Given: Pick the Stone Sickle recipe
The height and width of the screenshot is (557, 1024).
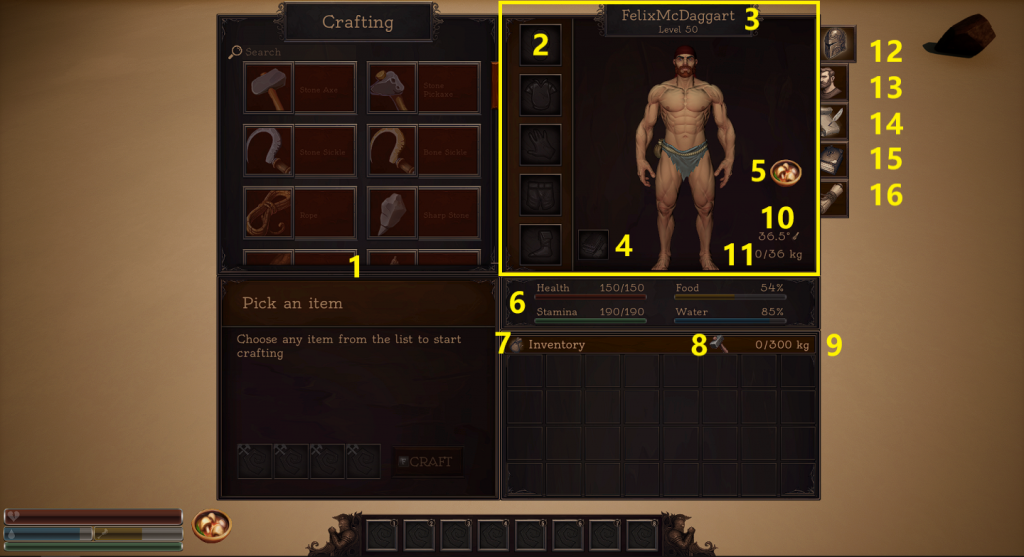Looking at the screenshot, I should 301,150.
